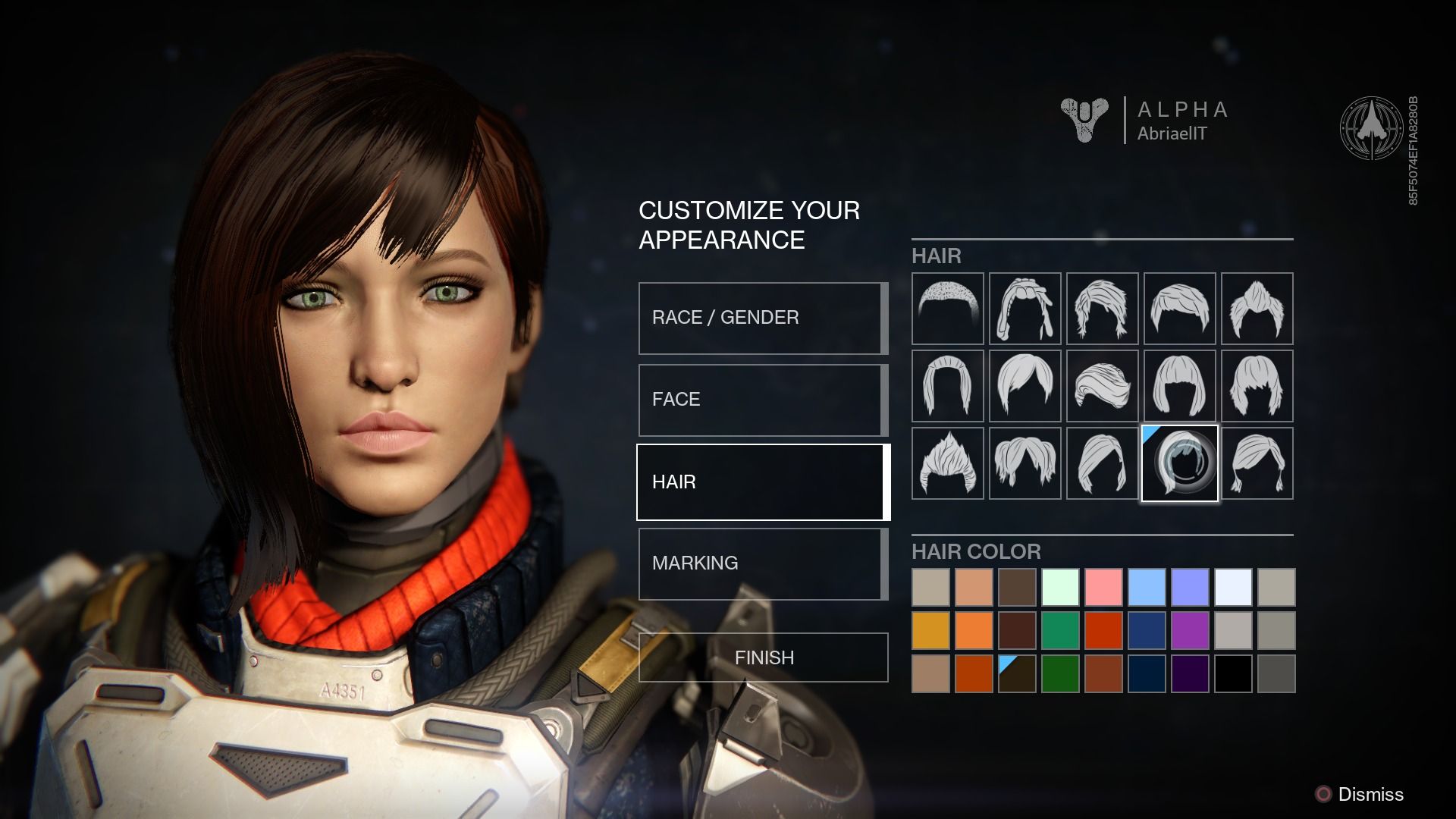Select the purple hair color swatch
The image size is (1456, 819).
1190,630
